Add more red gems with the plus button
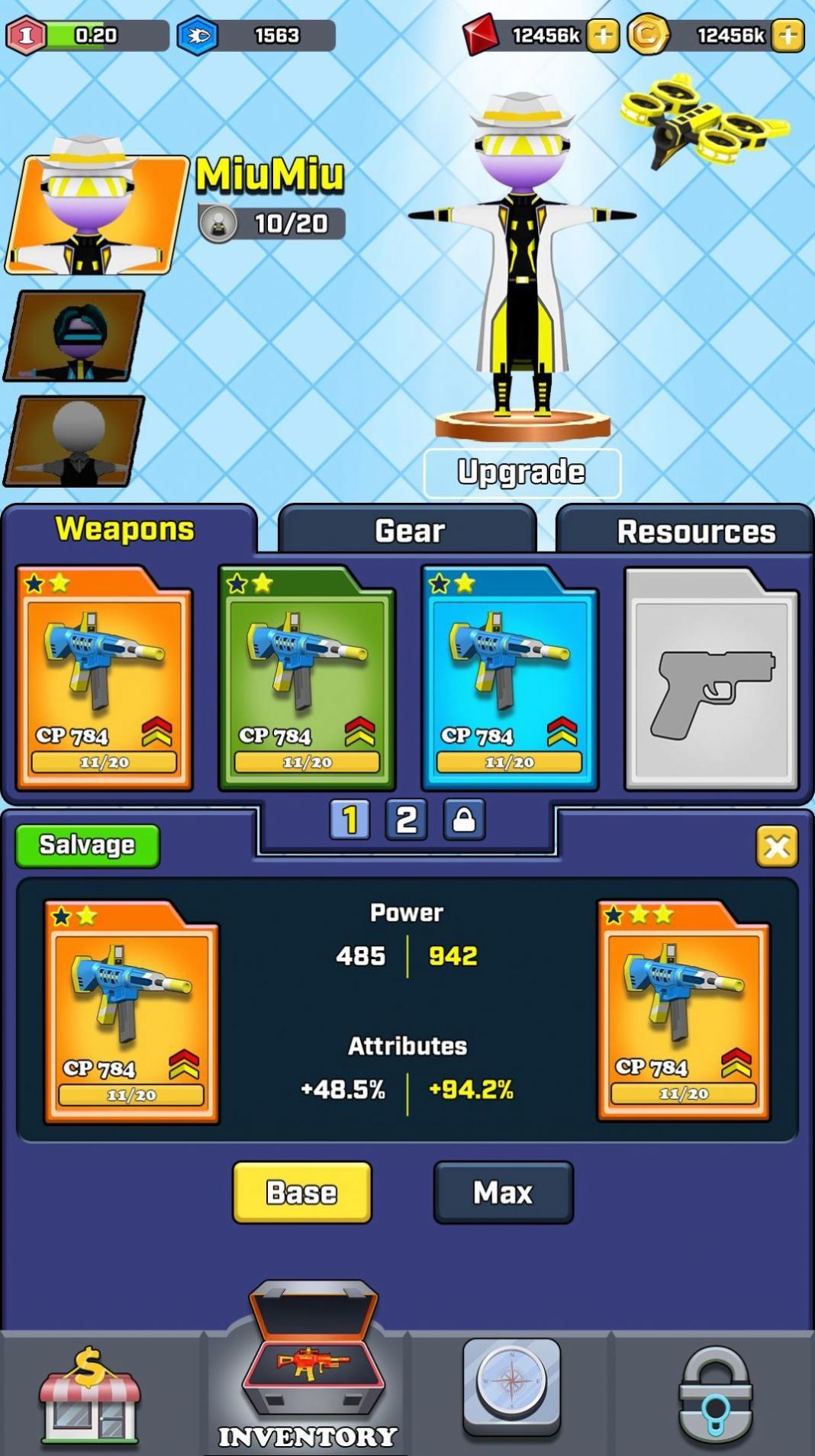The height and width of the screenshot is (1456, 815). pyautogui.click(x=603, y=35)
